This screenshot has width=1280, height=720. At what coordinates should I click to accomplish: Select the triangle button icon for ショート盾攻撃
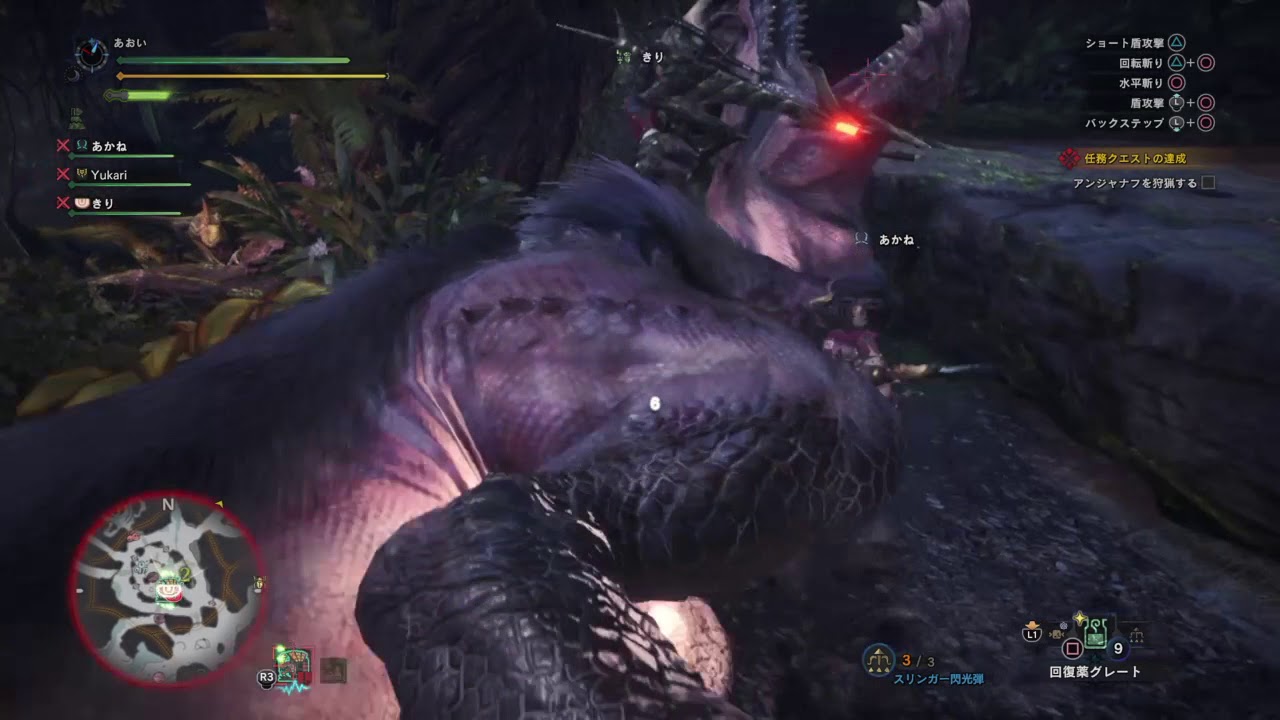[1176, 43]
